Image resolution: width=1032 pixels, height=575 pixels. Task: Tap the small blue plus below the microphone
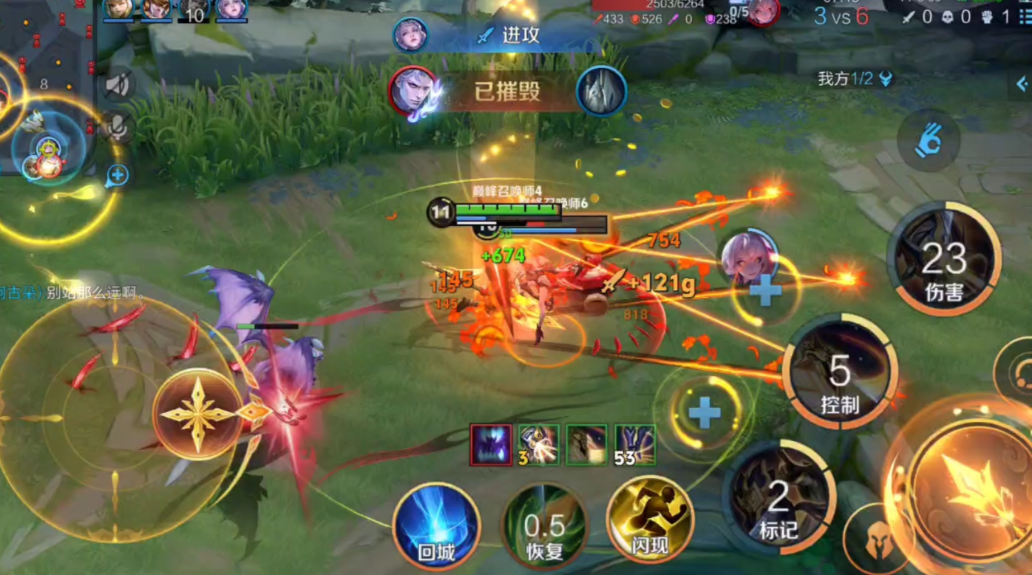coord(118,175)
